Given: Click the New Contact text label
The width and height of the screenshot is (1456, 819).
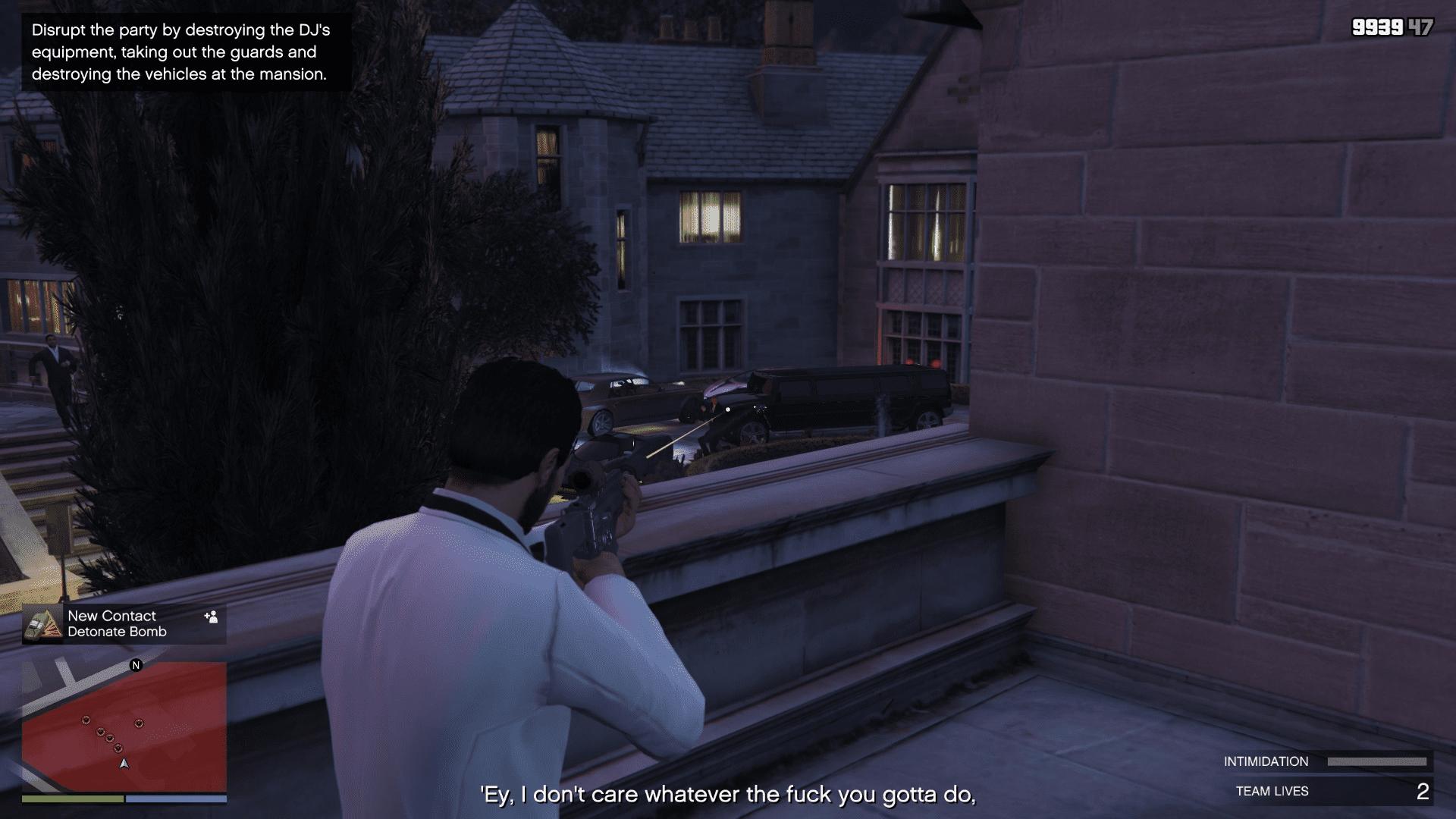Looking at the screenshot, I should tap(111, 616).
